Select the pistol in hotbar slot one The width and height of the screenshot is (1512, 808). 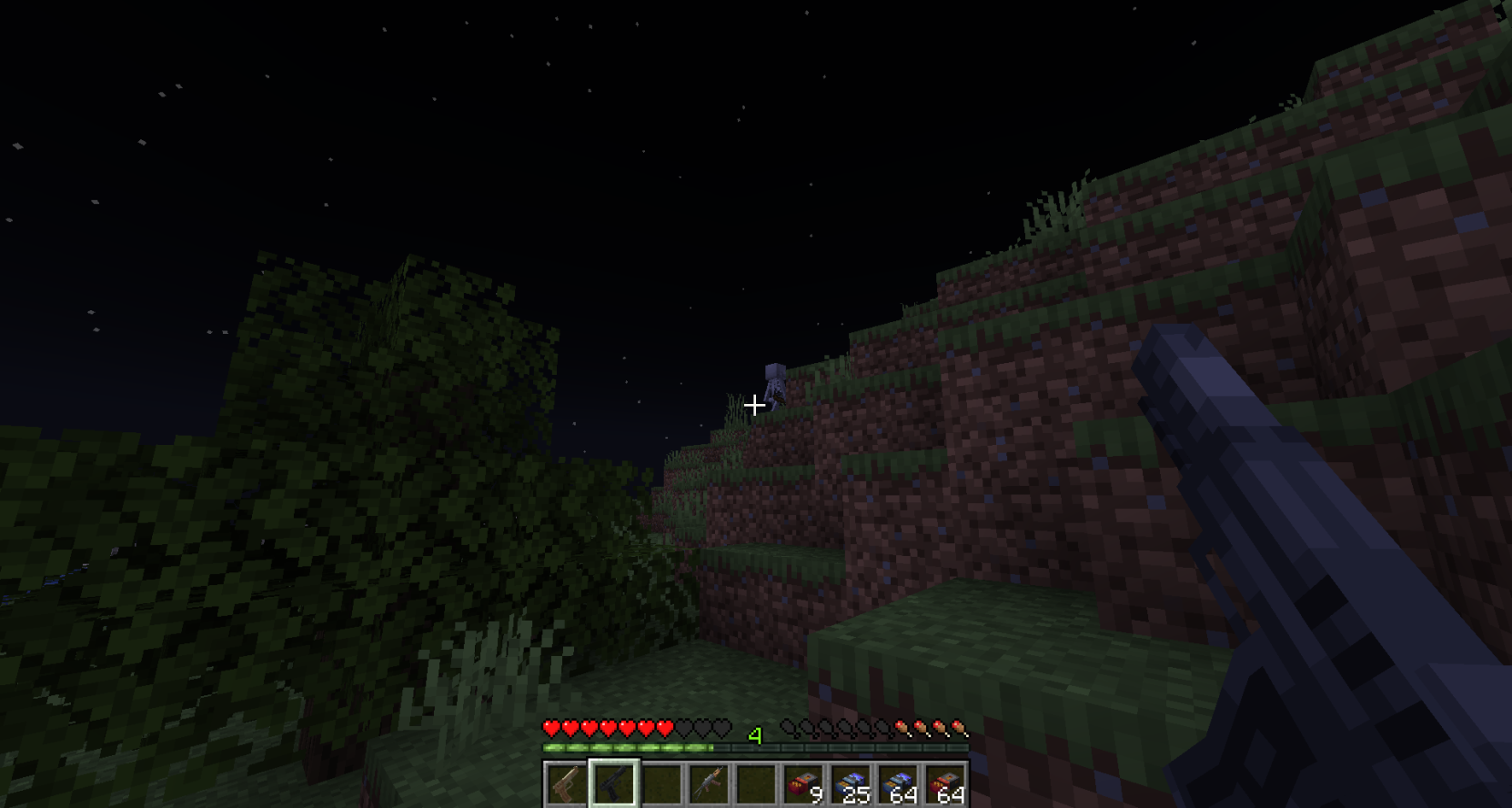563,783
